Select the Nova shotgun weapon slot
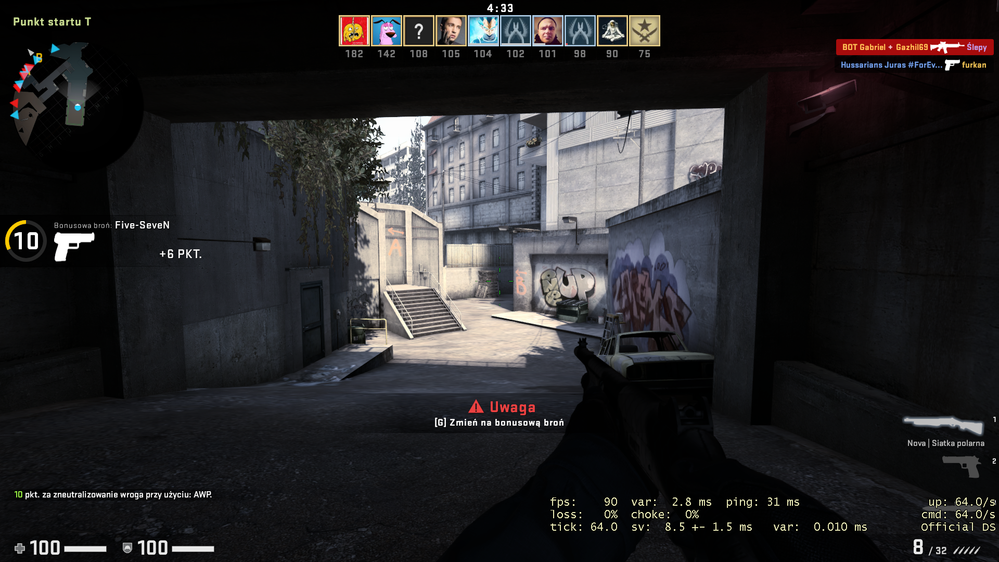999x562 pixels. coord(943,425)
